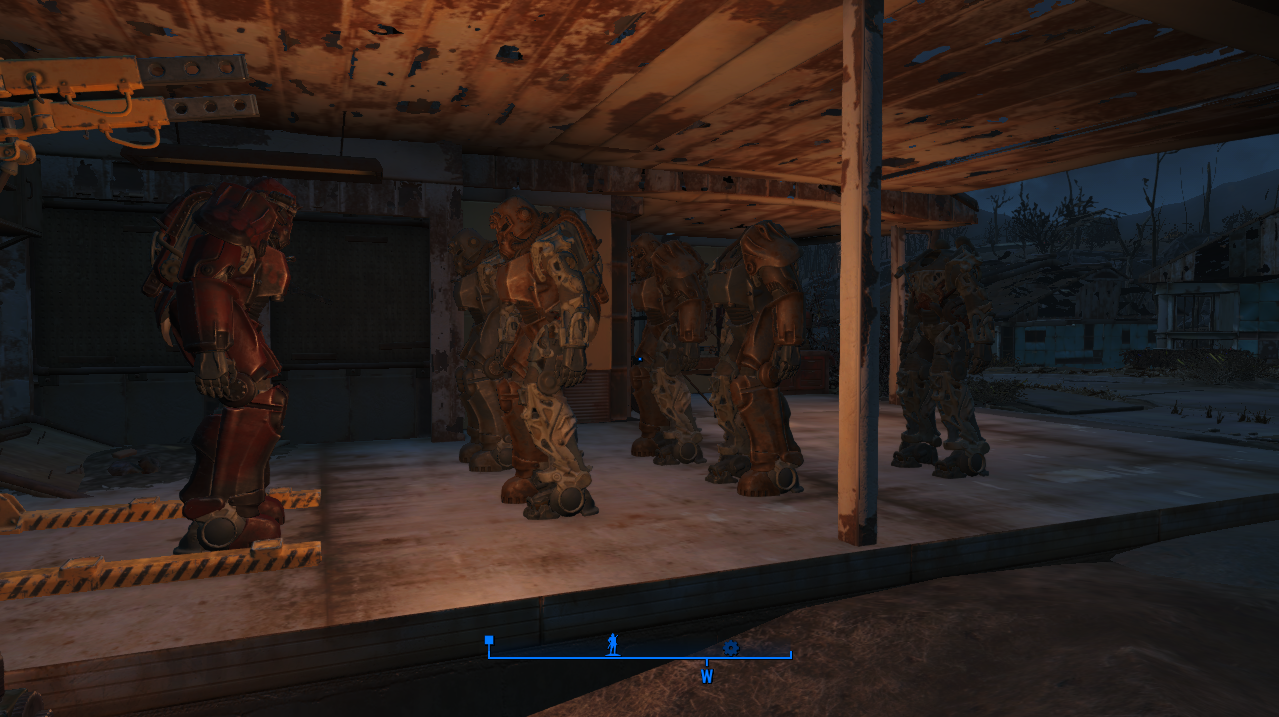Click the minuteman figure marker on the compass
This screenshot has width=1279, height=717.
tap(612, 645)
